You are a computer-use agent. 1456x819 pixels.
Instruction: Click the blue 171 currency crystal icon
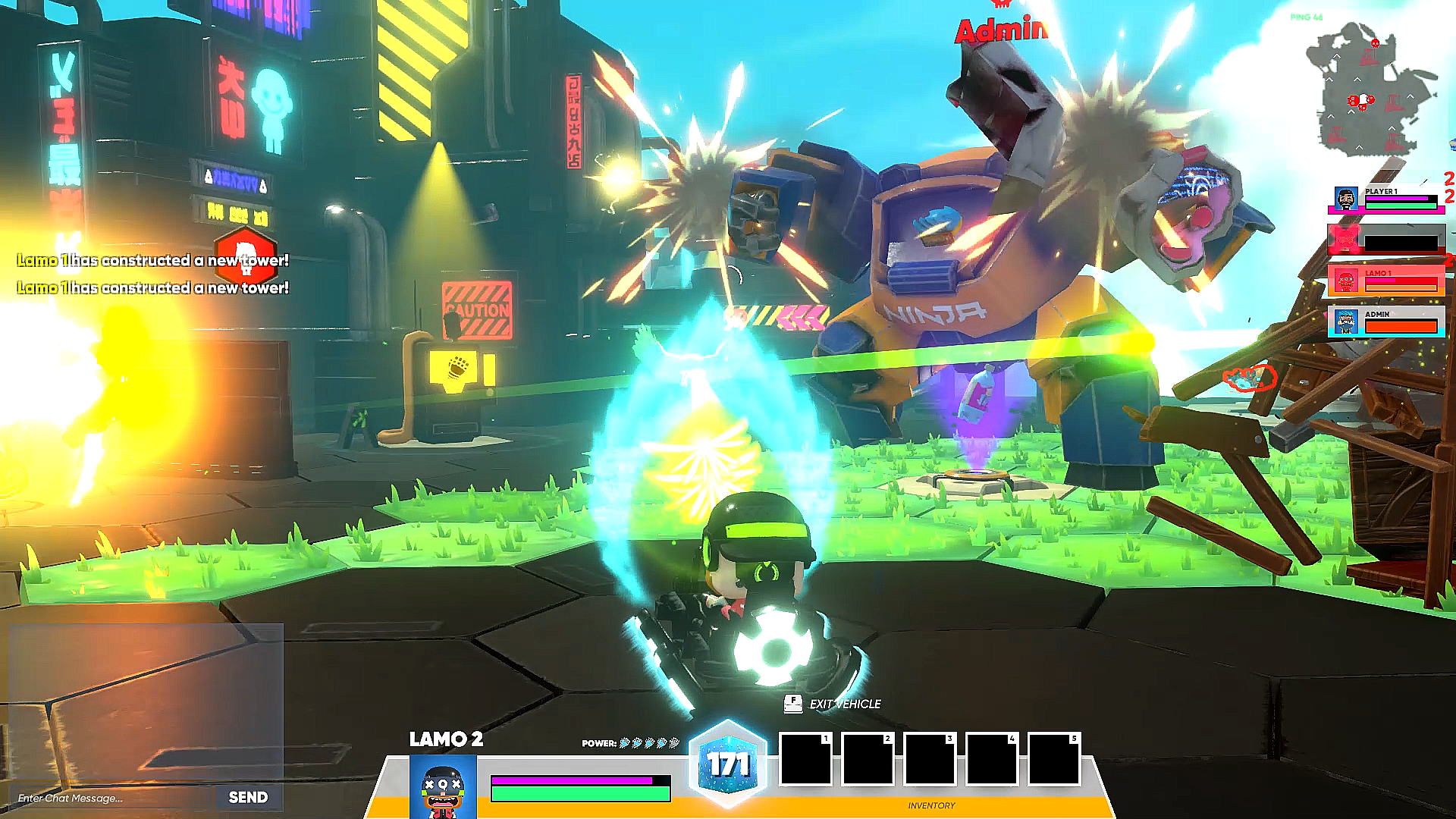[727, 763]
